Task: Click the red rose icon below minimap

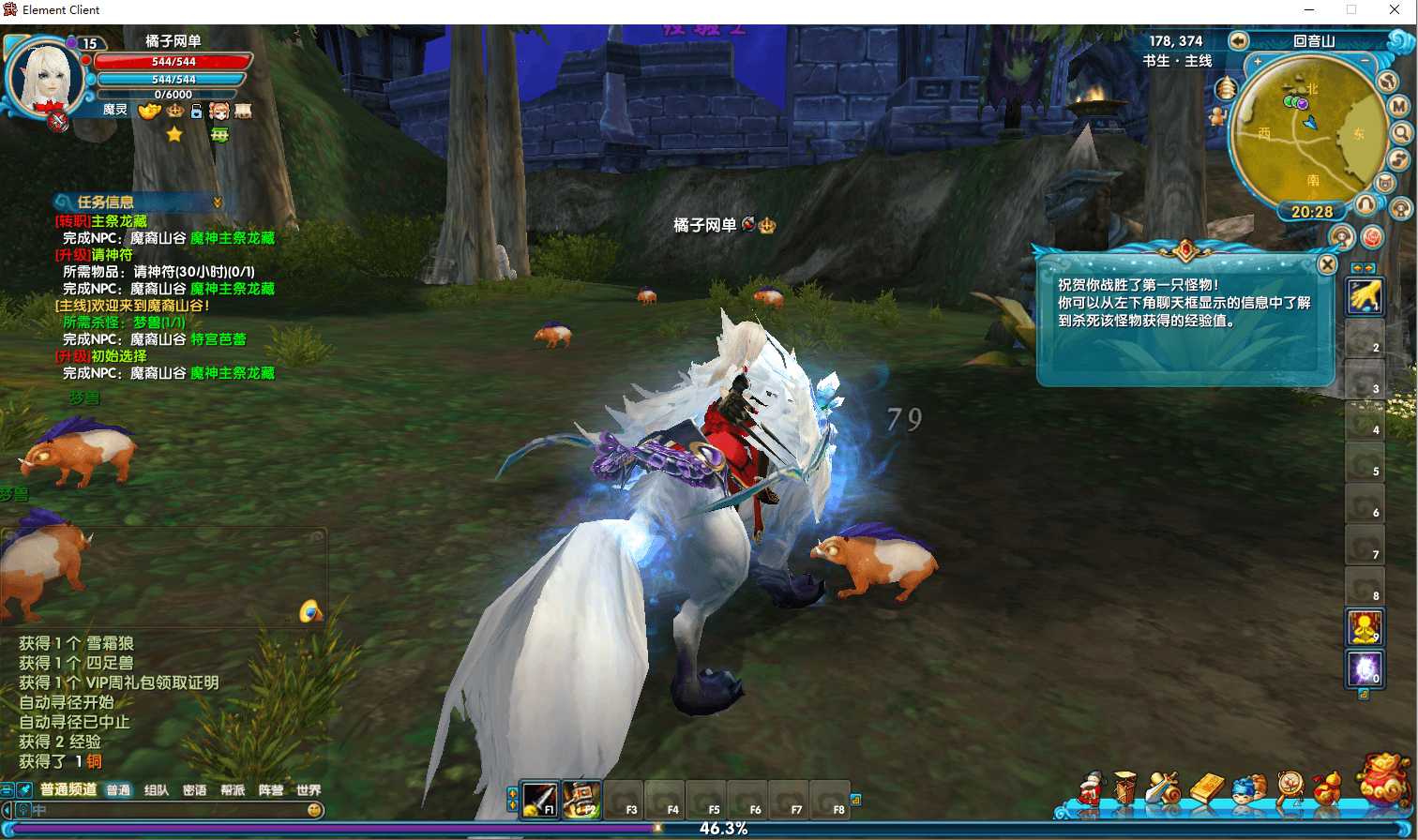Action: (1372, 237)
